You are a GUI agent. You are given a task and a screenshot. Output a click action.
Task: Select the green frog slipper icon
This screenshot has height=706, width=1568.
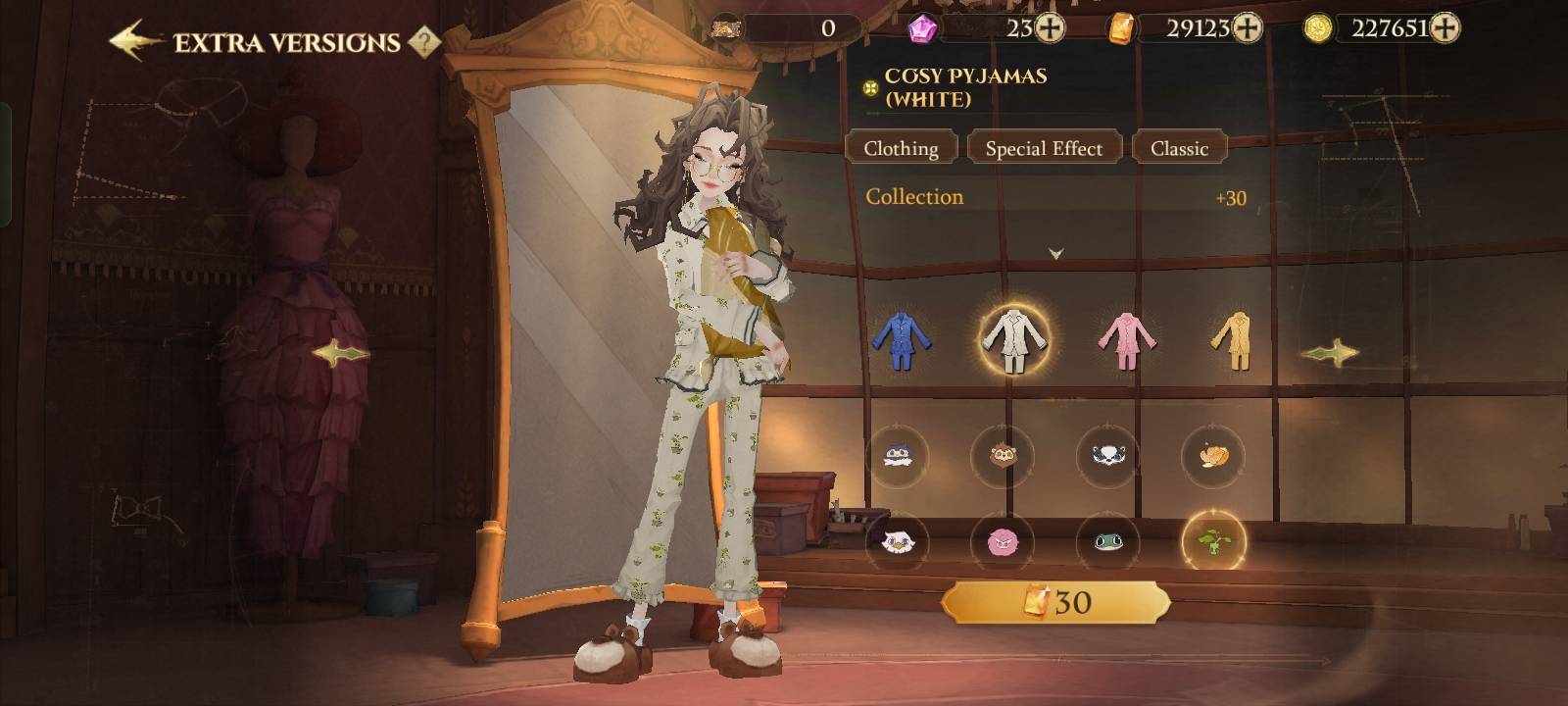coord(1107,541)
